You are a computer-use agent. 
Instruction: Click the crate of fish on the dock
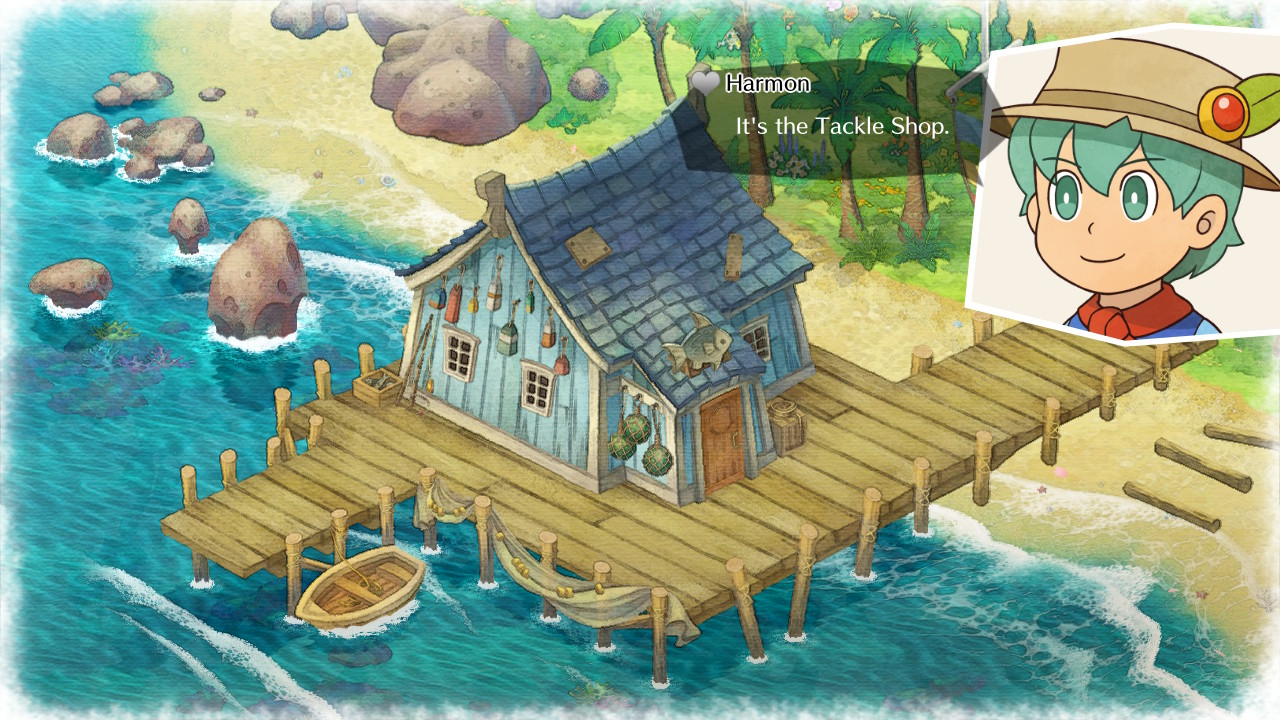click(x=377, y=385)
